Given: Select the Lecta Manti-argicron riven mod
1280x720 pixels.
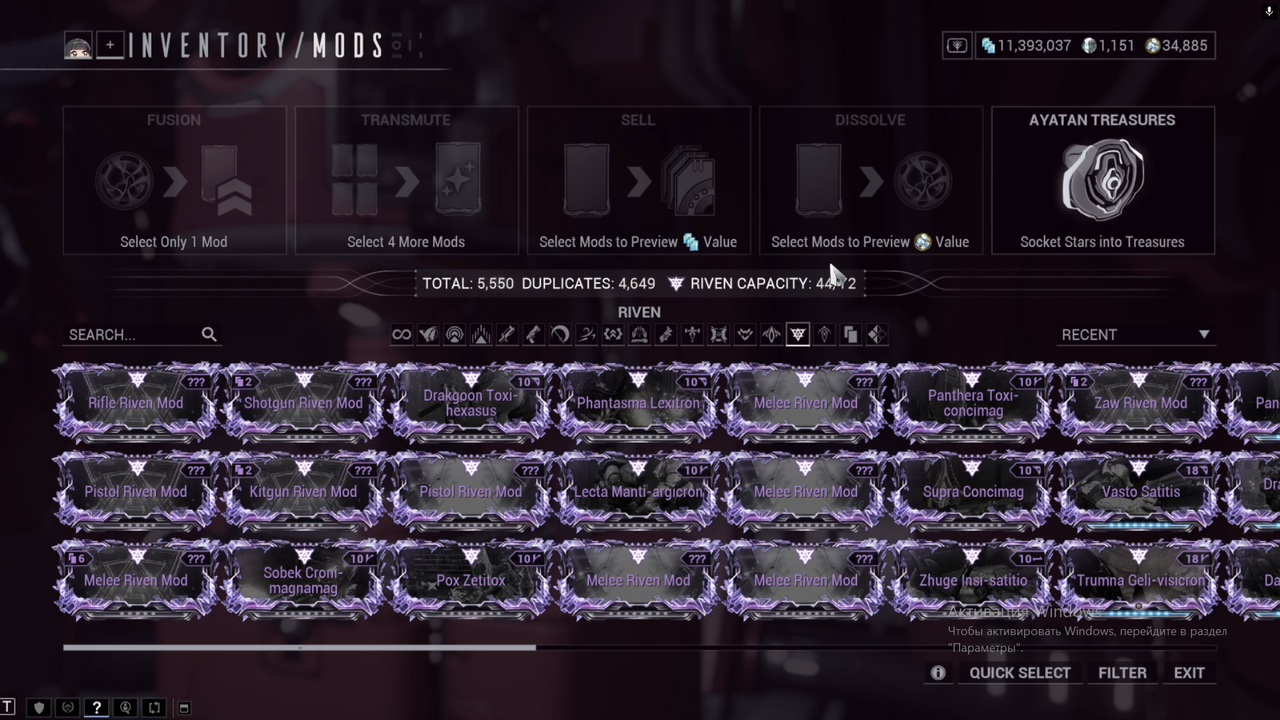Looking at the screenshot, I should coord(638,491).
